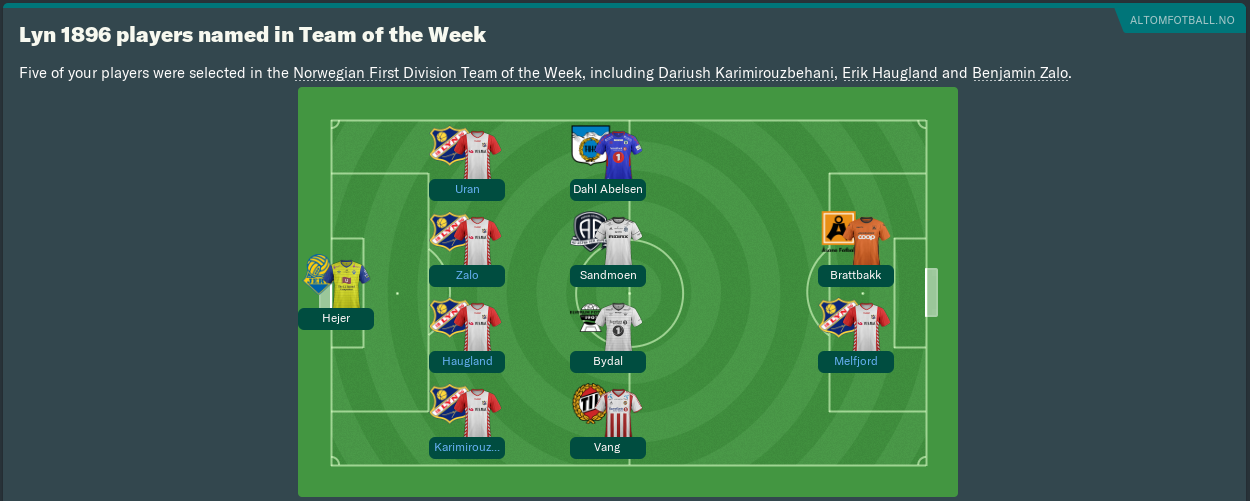Select Uran's name label on the pitch
Screen dimensions: 1250x501
467,190
